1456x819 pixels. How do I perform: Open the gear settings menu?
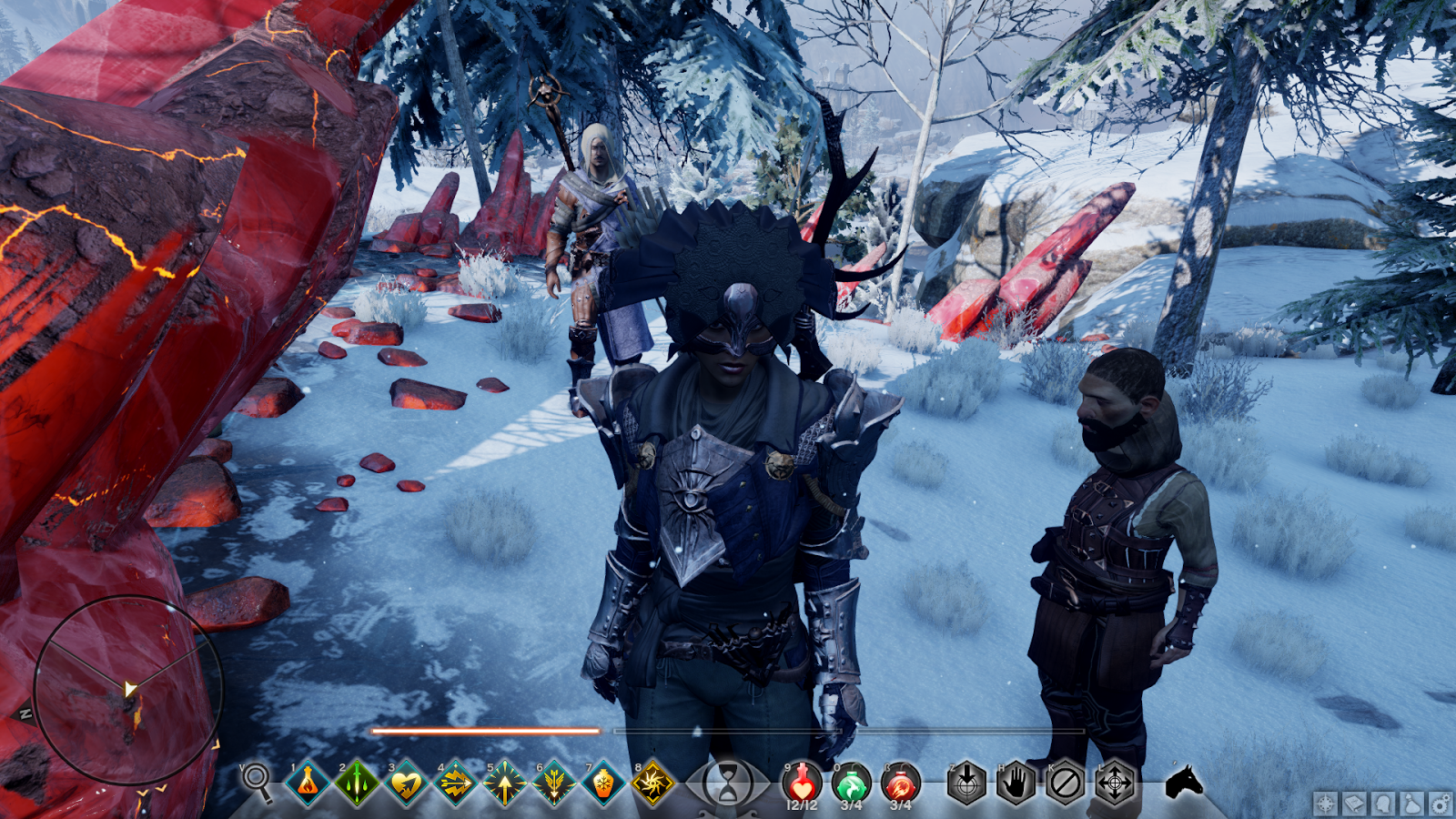1441,804
